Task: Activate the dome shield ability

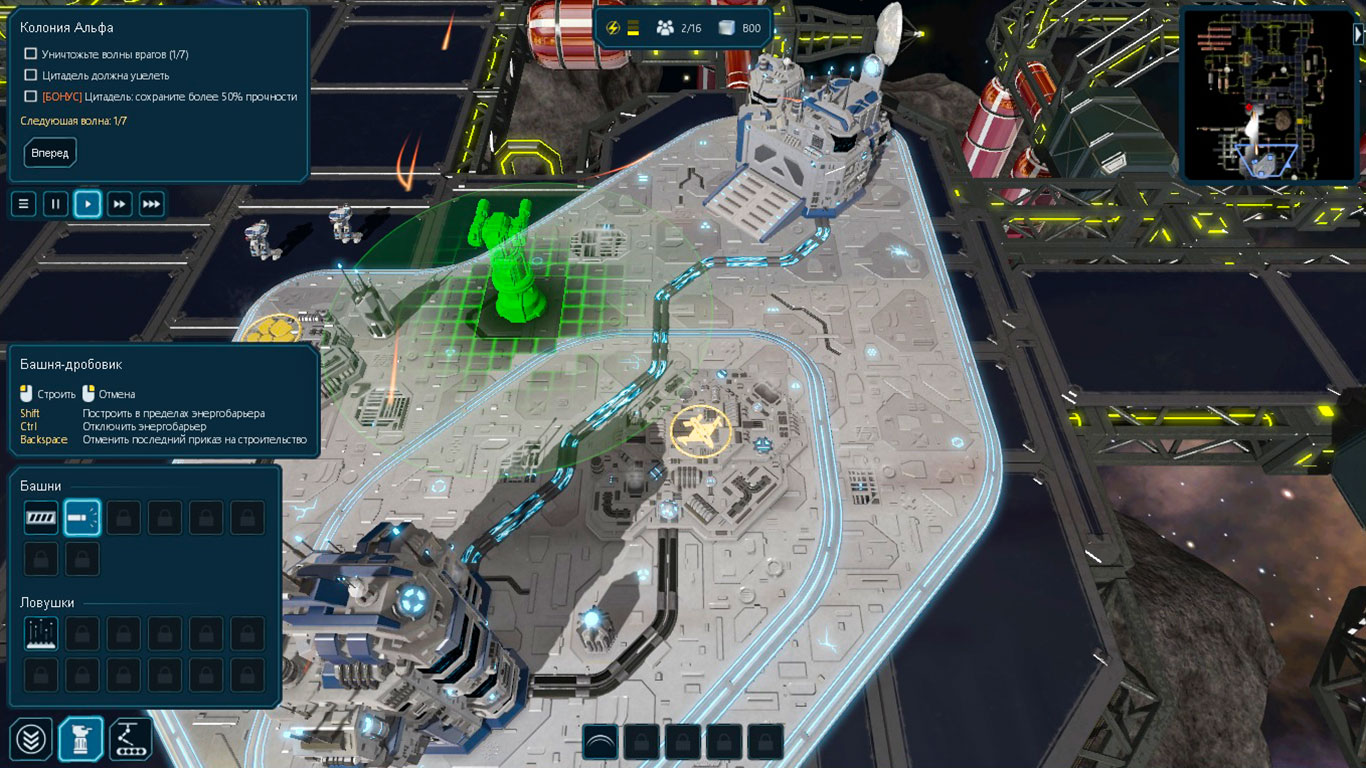Action: click(x=600, y=742)
